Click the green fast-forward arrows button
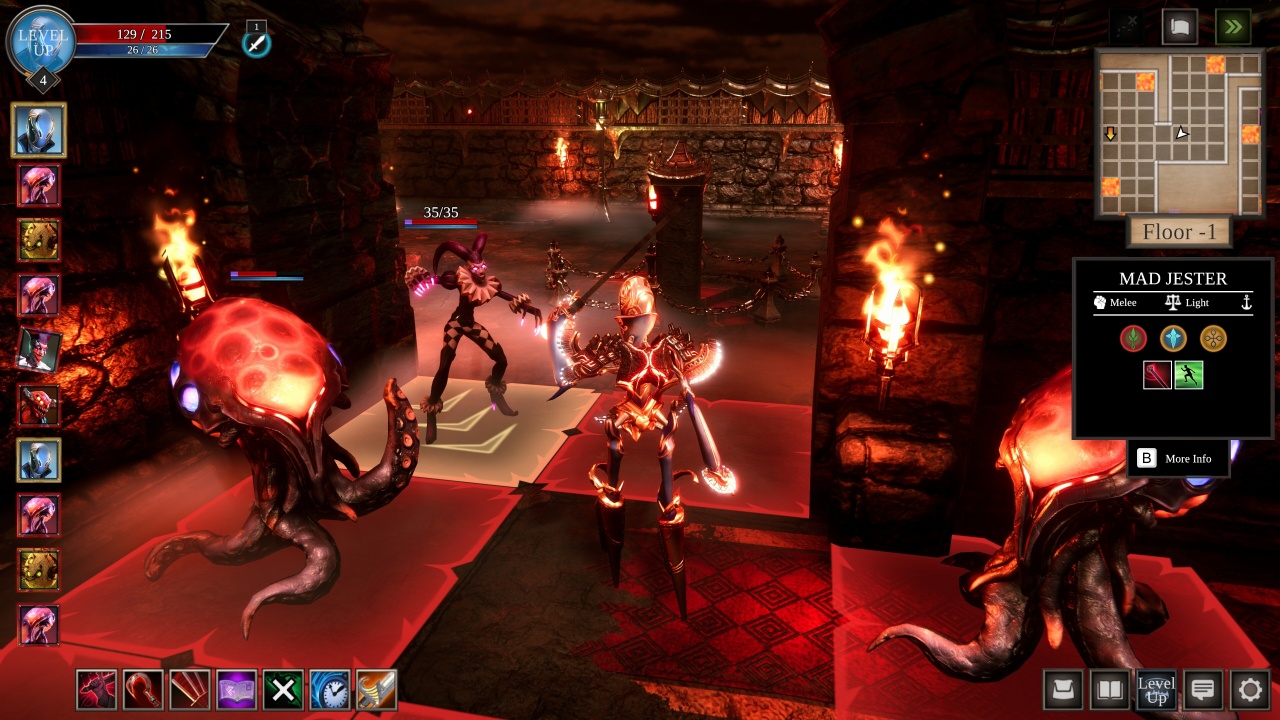 pyautogui.click(x=1233, y=27)
